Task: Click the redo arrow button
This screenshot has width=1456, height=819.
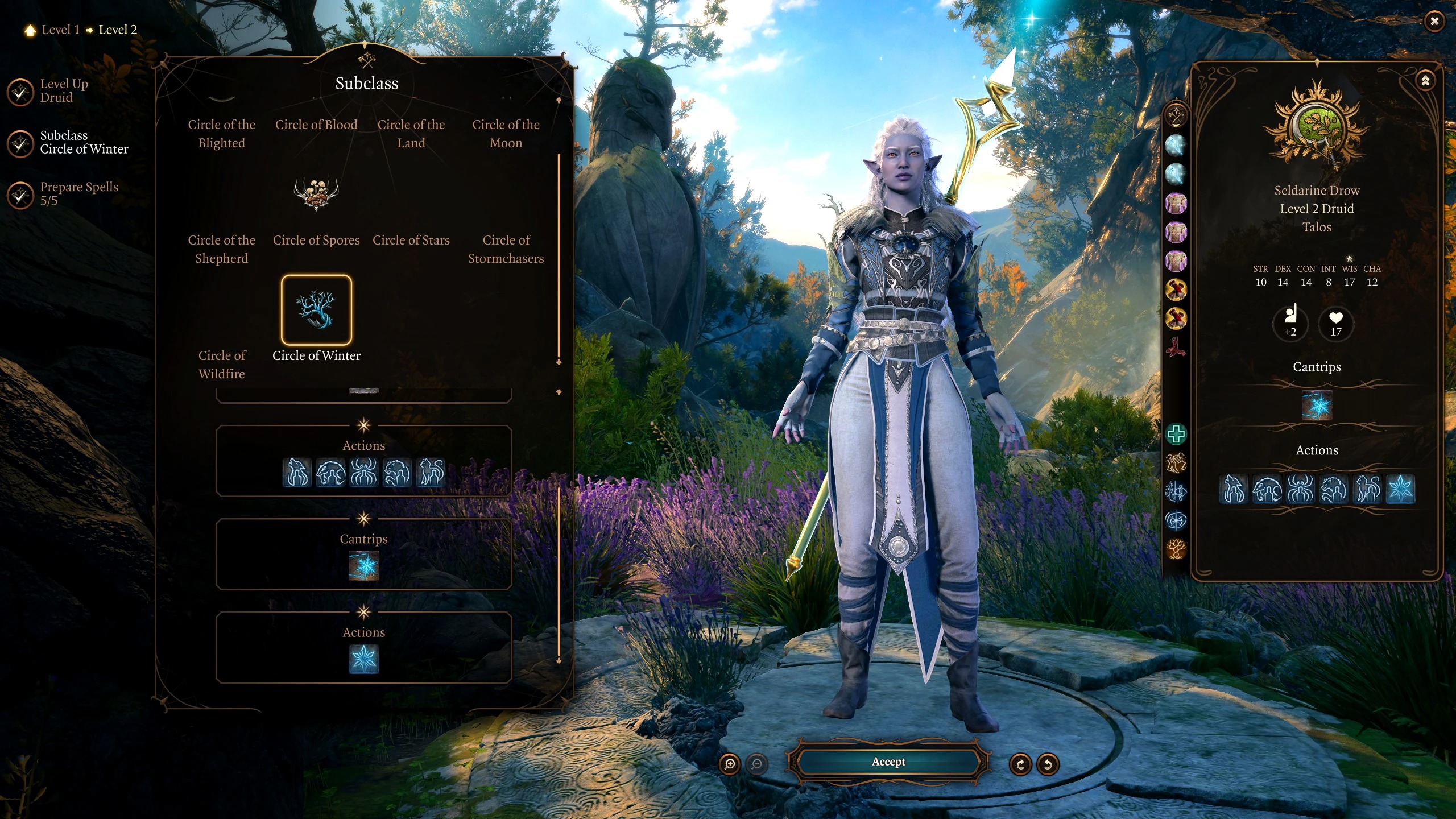Action: tap(1020, 764)
